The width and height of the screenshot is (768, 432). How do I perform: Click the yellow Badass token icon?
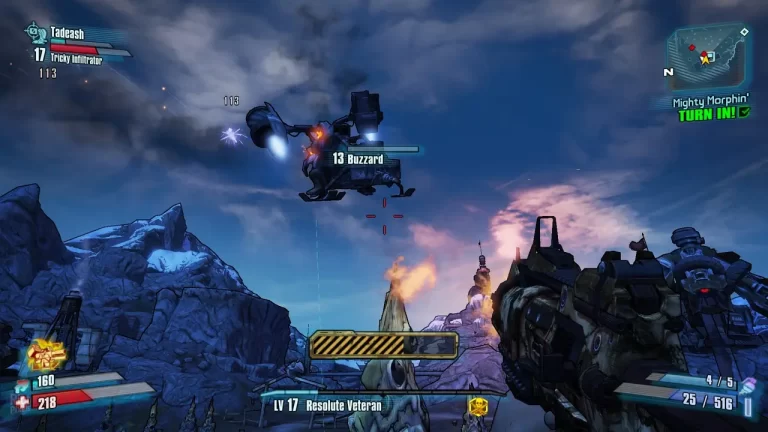coord(477,406)
